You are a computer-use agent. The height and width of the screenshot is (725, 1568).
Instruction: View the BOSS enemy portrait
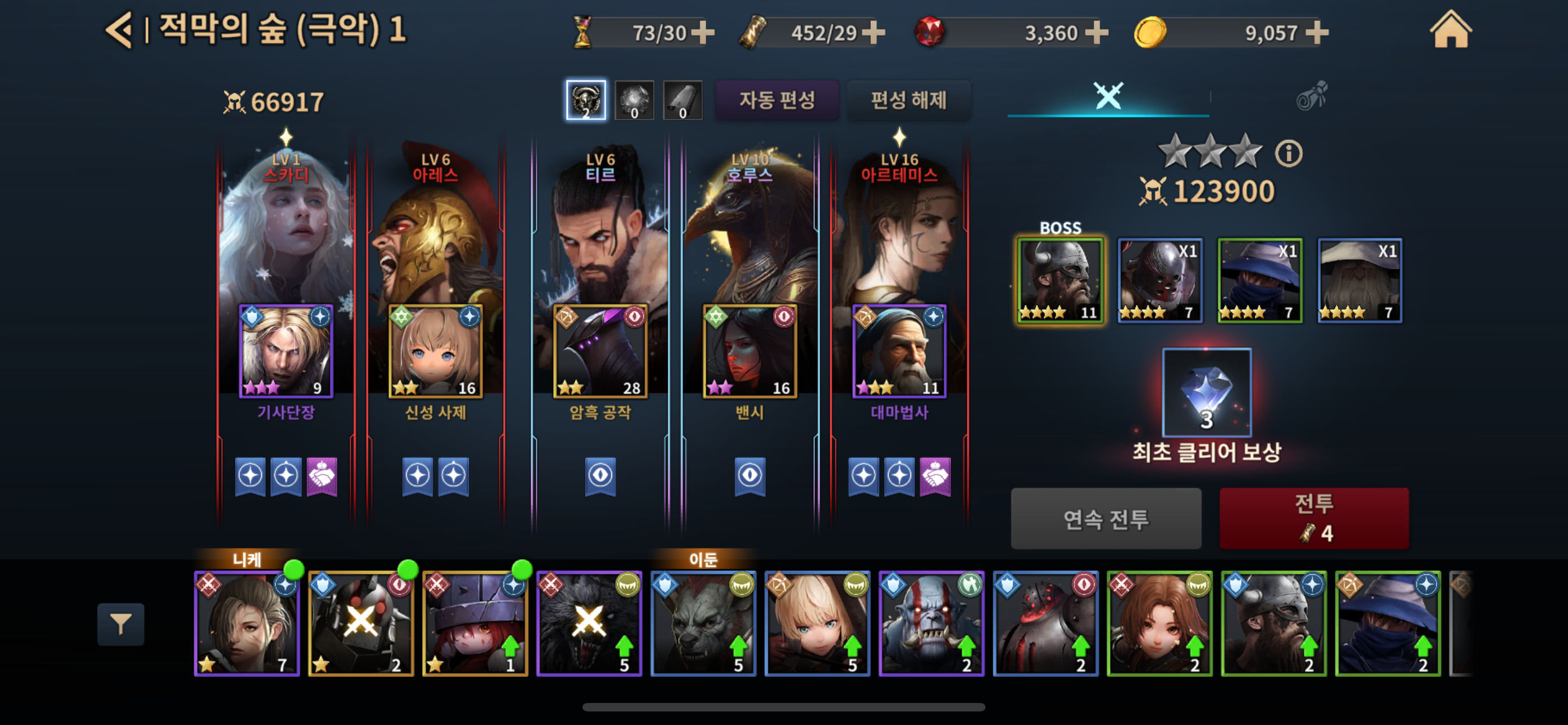coord(1060,281)
